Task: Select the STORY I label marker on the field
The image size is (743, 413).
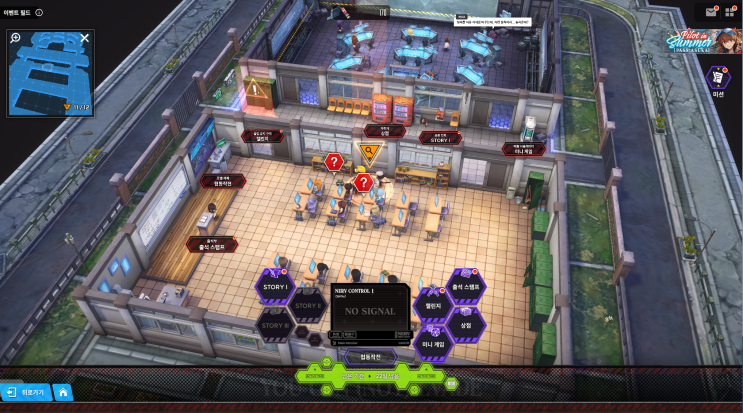Action: (x=441, y=138)
